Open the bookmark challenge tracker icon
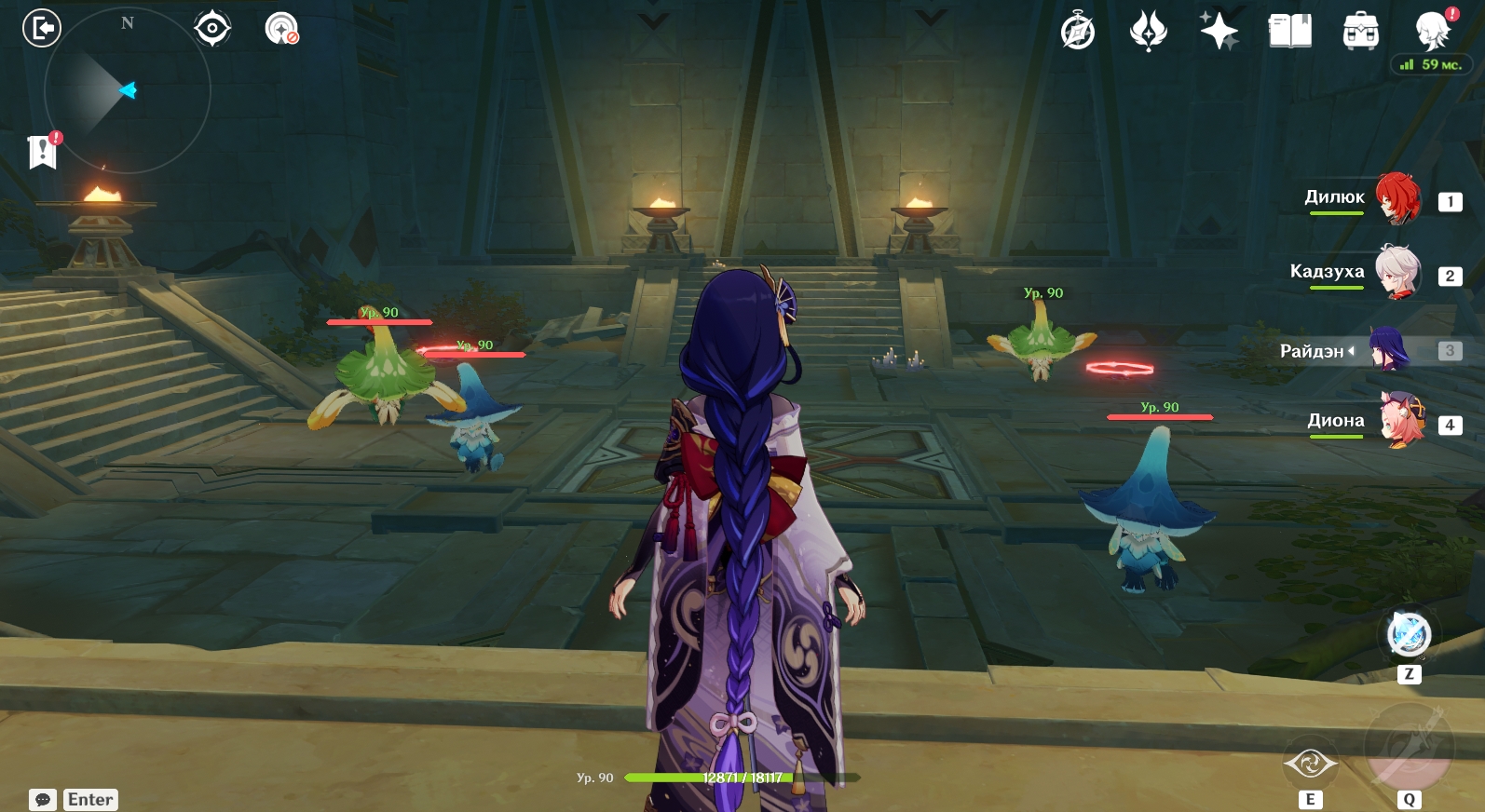Viewport: 1485px width, 812px height. point(43,152)
